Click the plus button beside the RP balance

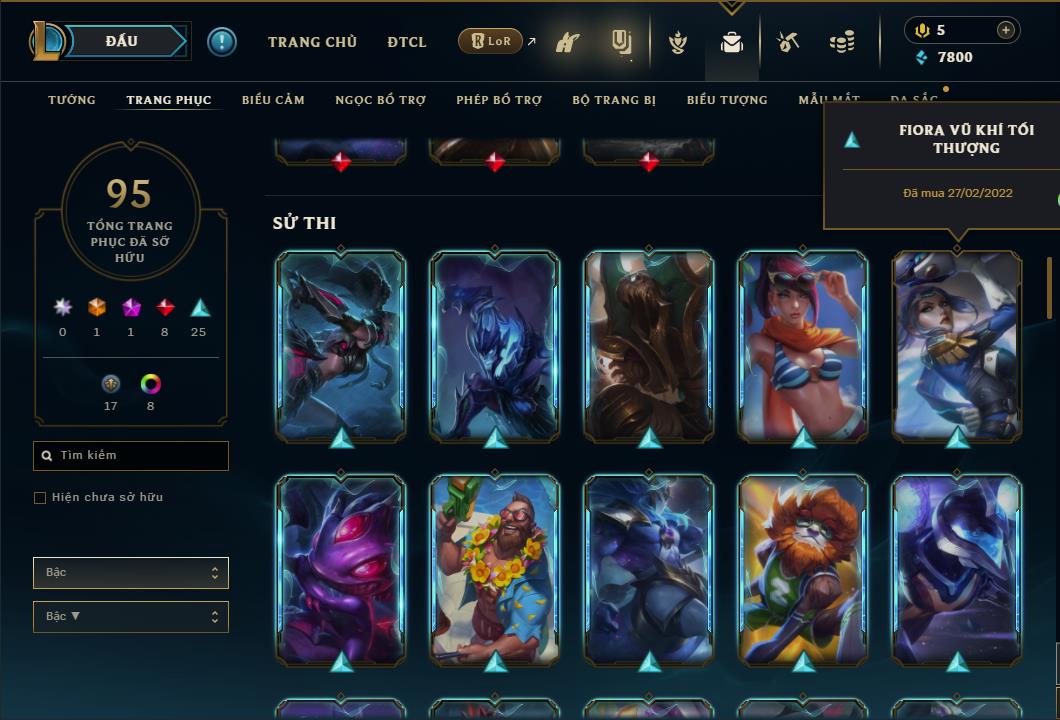pos(1006,30)
